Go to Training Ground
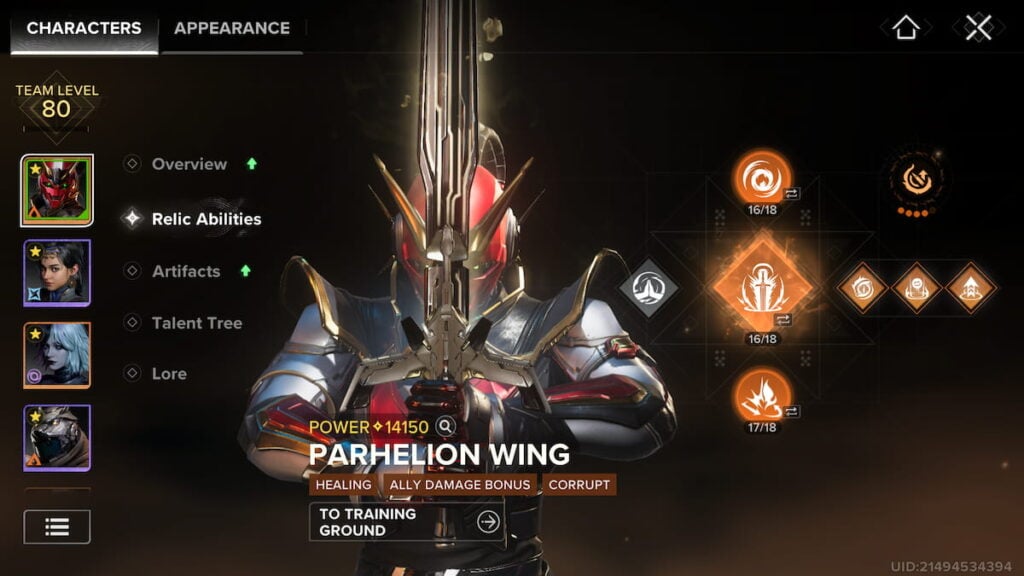Screen dimensions: 1024x576 406,522
